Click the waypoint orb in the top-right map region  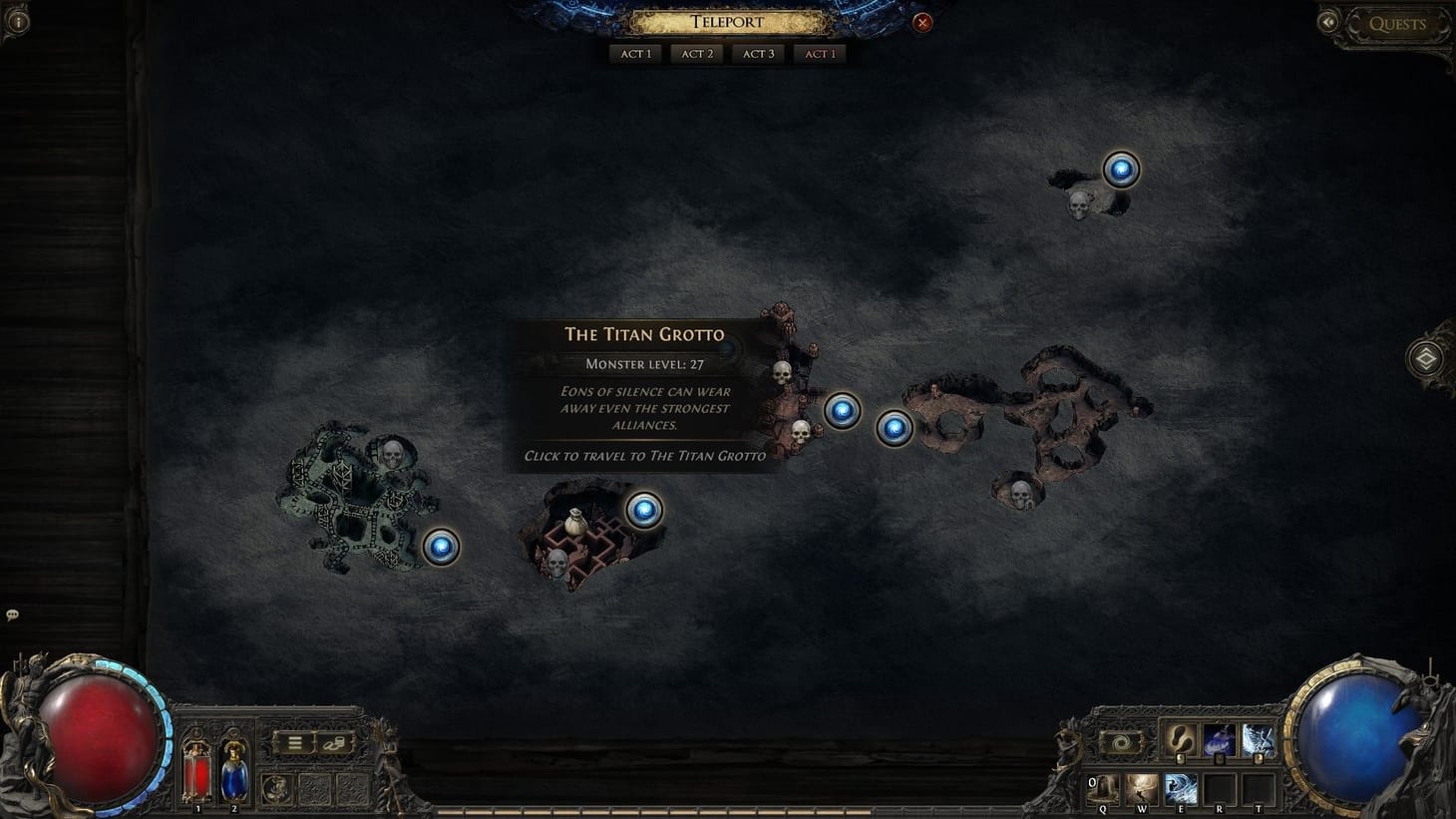(1121, 168)
